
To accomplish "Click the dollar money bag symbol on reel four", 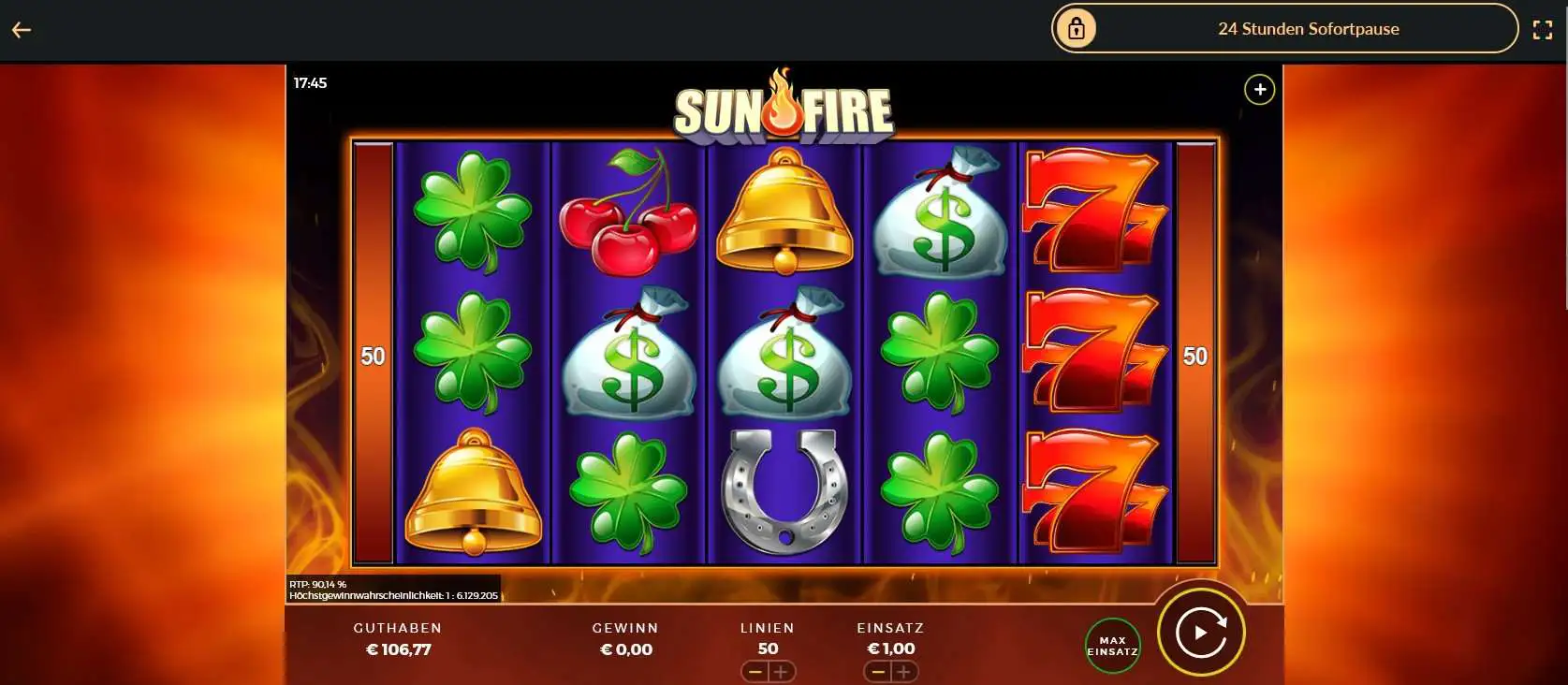I will tap(939, 215).
